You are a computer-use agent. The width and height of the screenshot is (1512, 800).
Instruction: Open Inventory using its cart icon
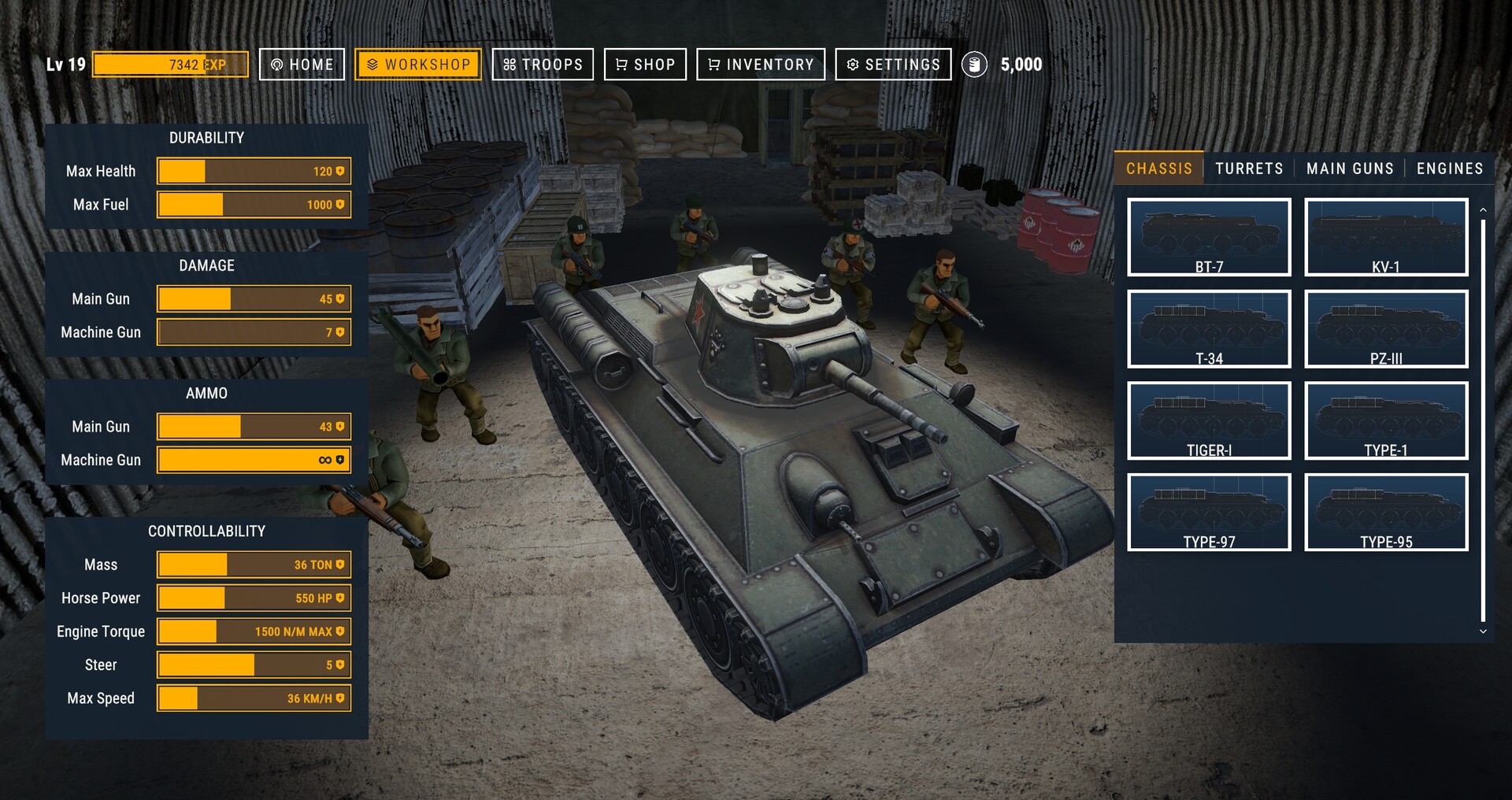pyautogui.click(x=713, y=65)
